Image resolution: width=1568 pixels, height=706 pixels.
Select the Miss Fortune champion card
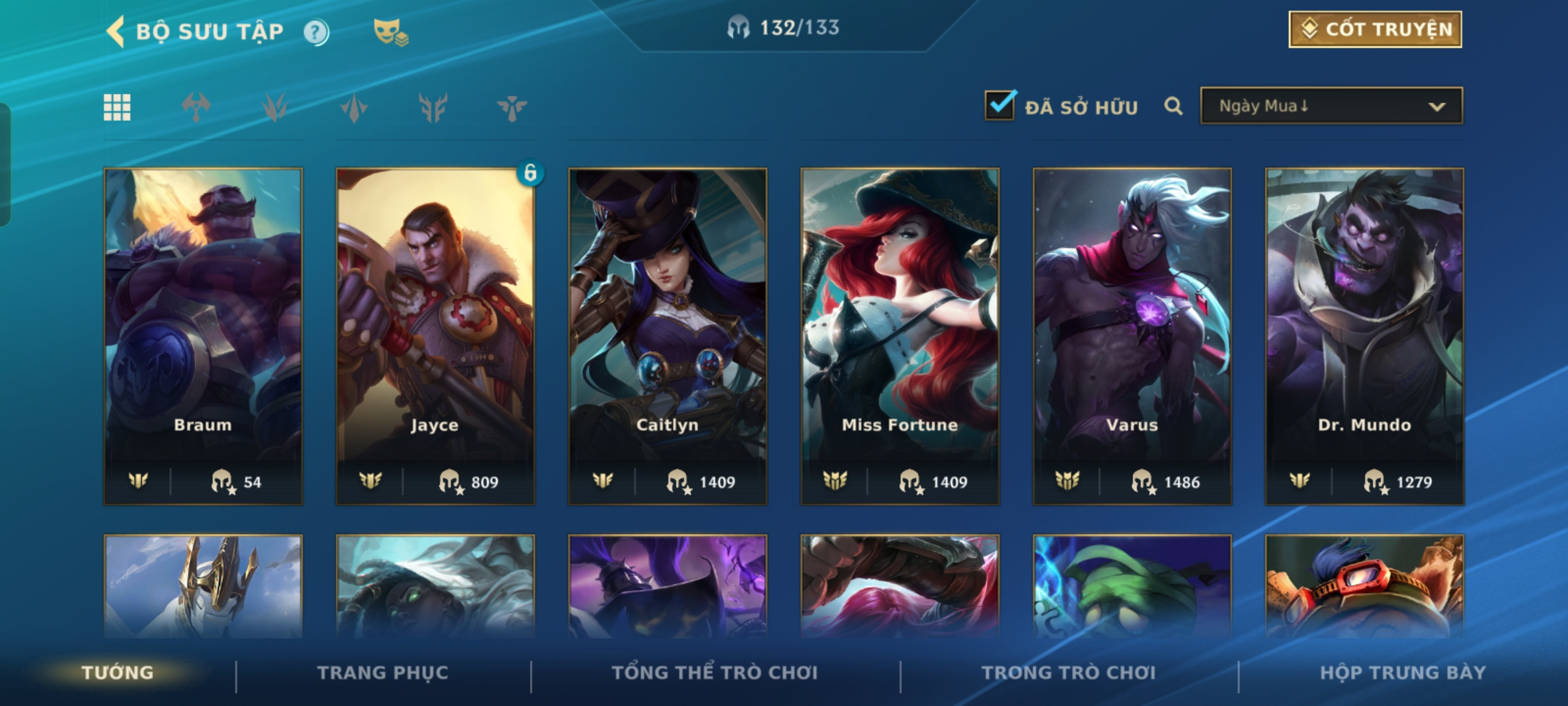point(900,336)
